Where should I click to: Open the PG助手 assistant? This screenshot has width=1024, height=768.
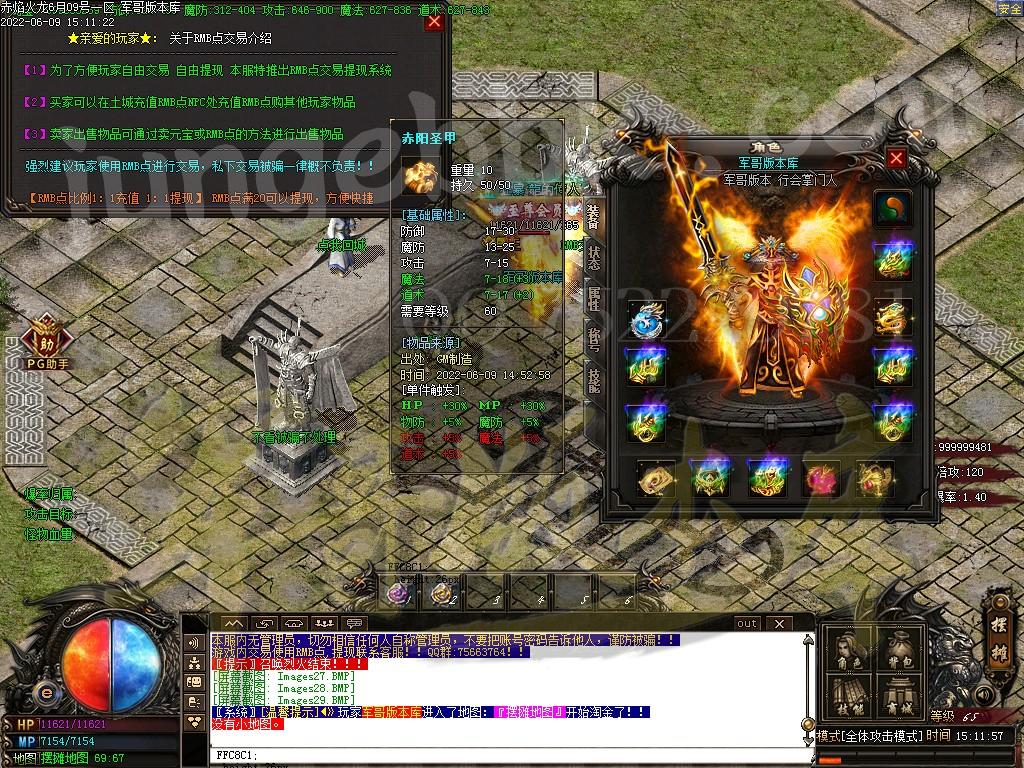[46, 340]
